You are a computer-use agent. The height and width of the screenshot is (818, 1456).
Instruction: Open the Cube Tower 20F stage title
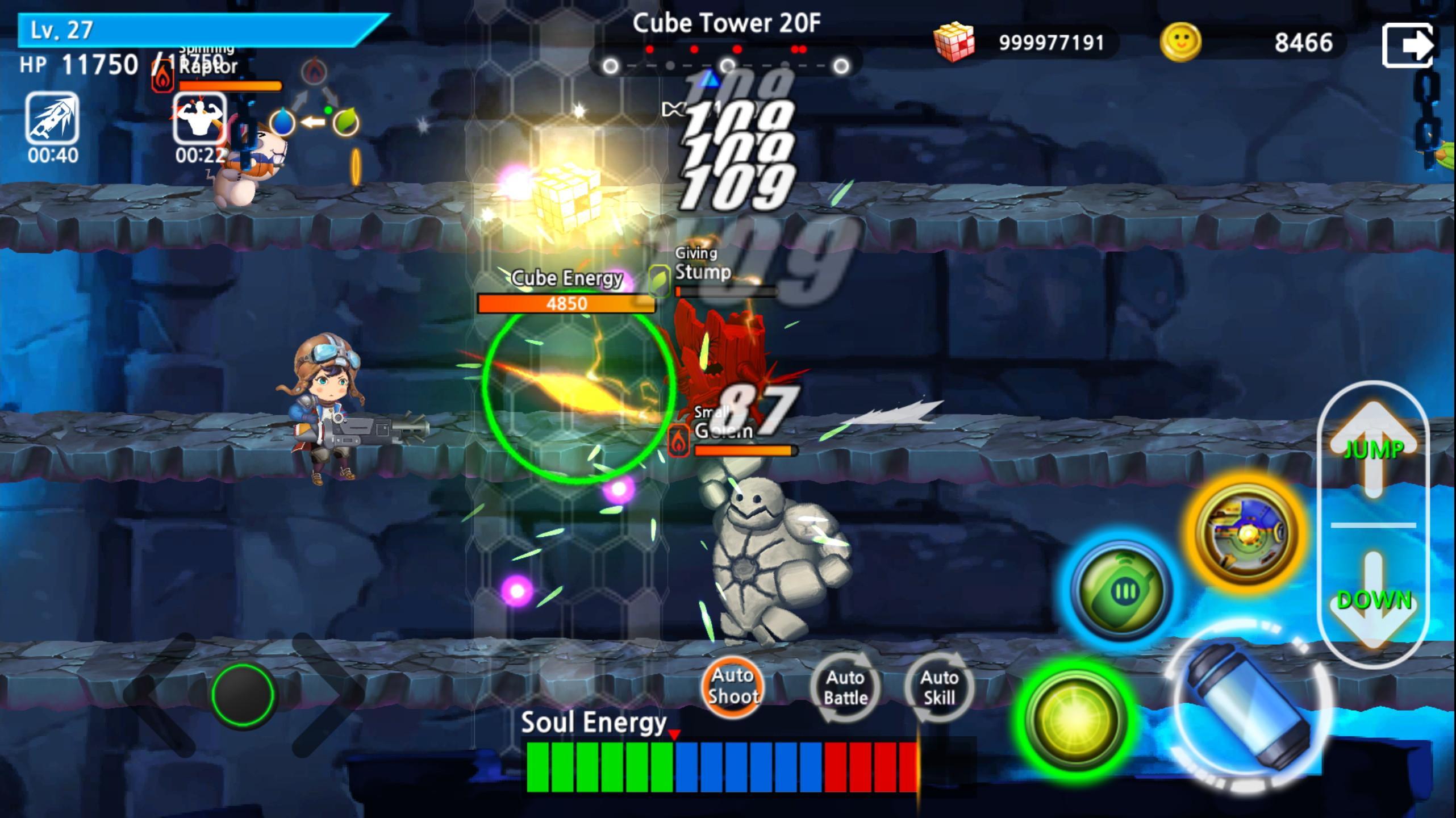[727, 23]
